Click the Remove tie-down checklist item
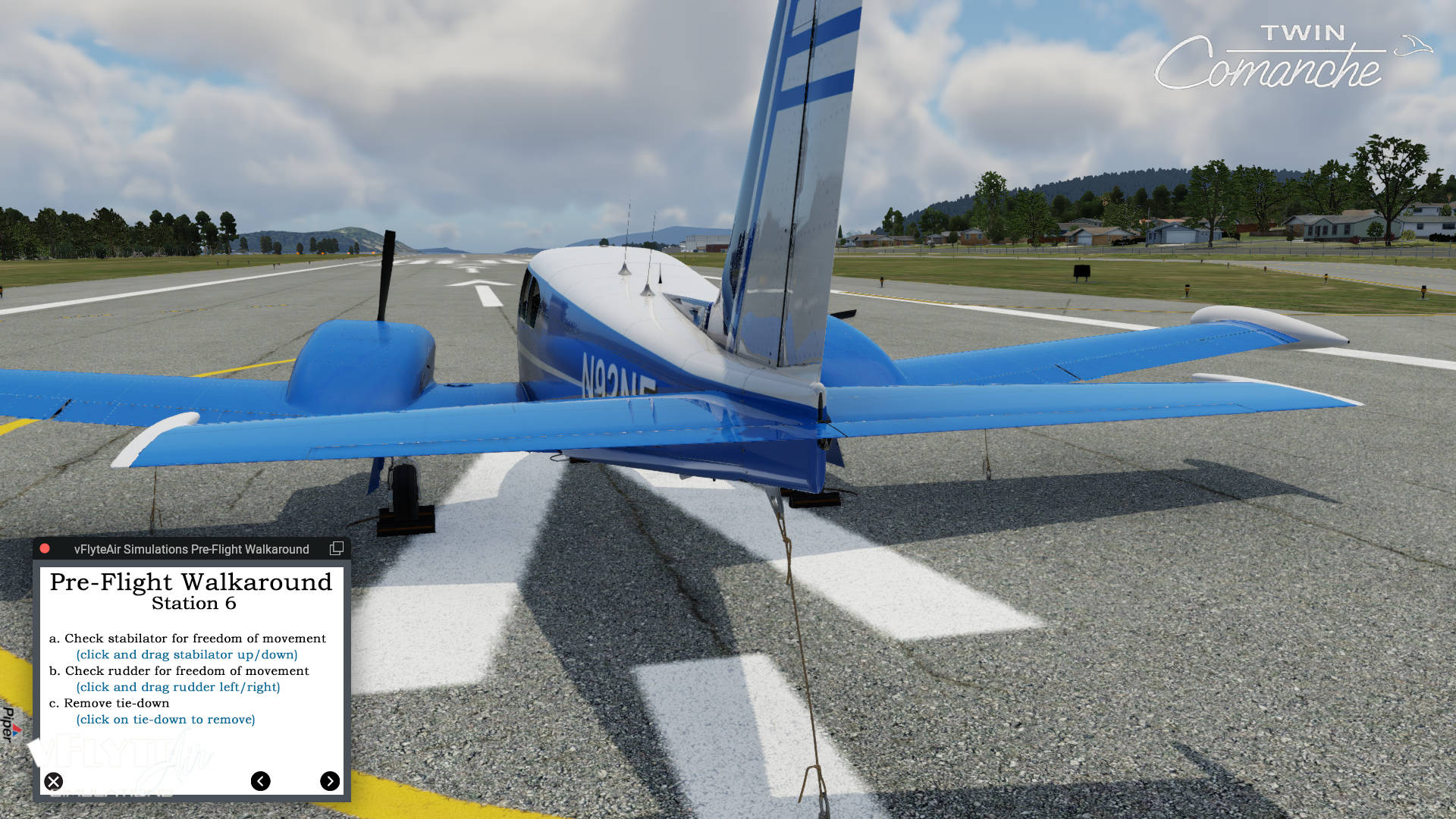1456x819 pixels. pyautogui.click(x=110, y=703)
